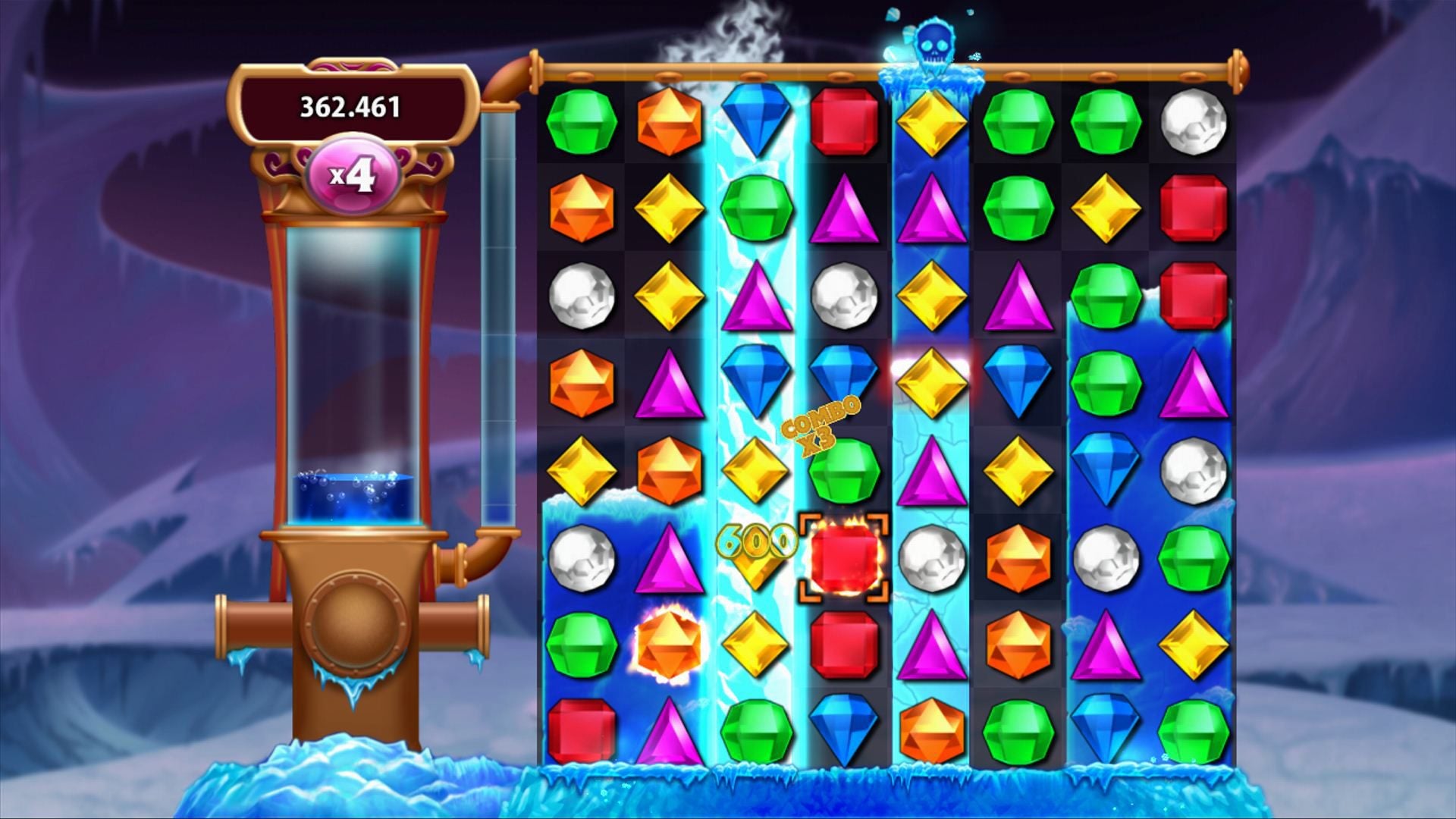Select the purple triangle in the bottom row
The width and height of the screenshot is (1456, 819).
tap(669, 730)
